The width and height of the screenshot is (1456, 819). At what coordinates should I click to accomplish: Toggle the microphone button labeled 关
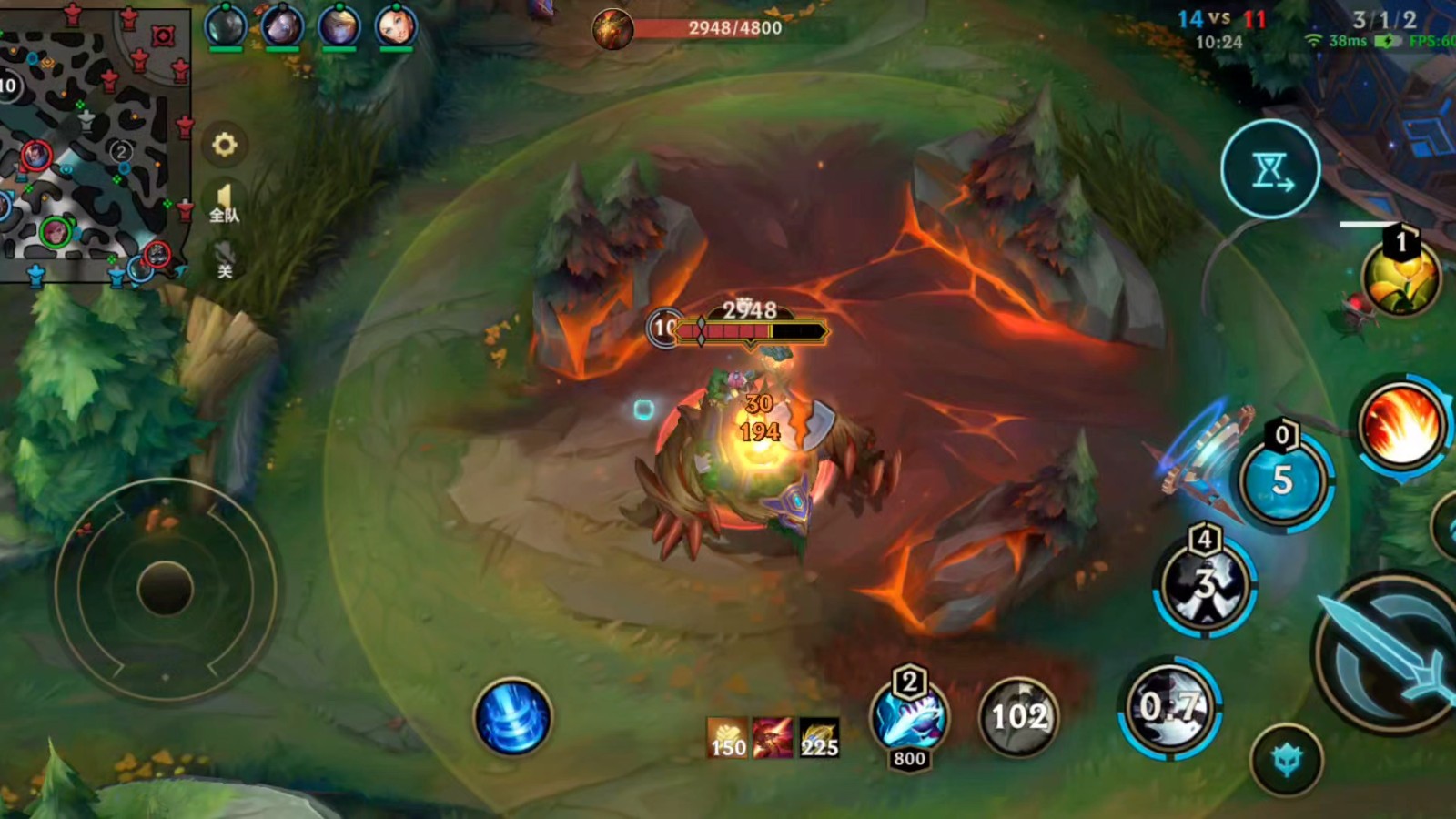coord(225,258)
